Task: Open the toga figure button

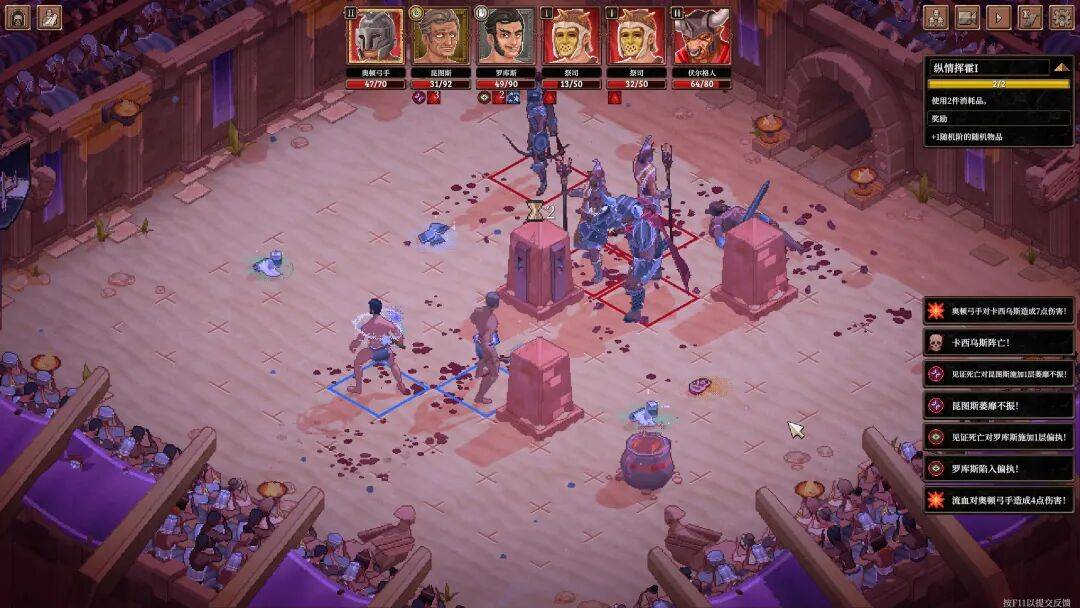Action: tap(49, 17)
